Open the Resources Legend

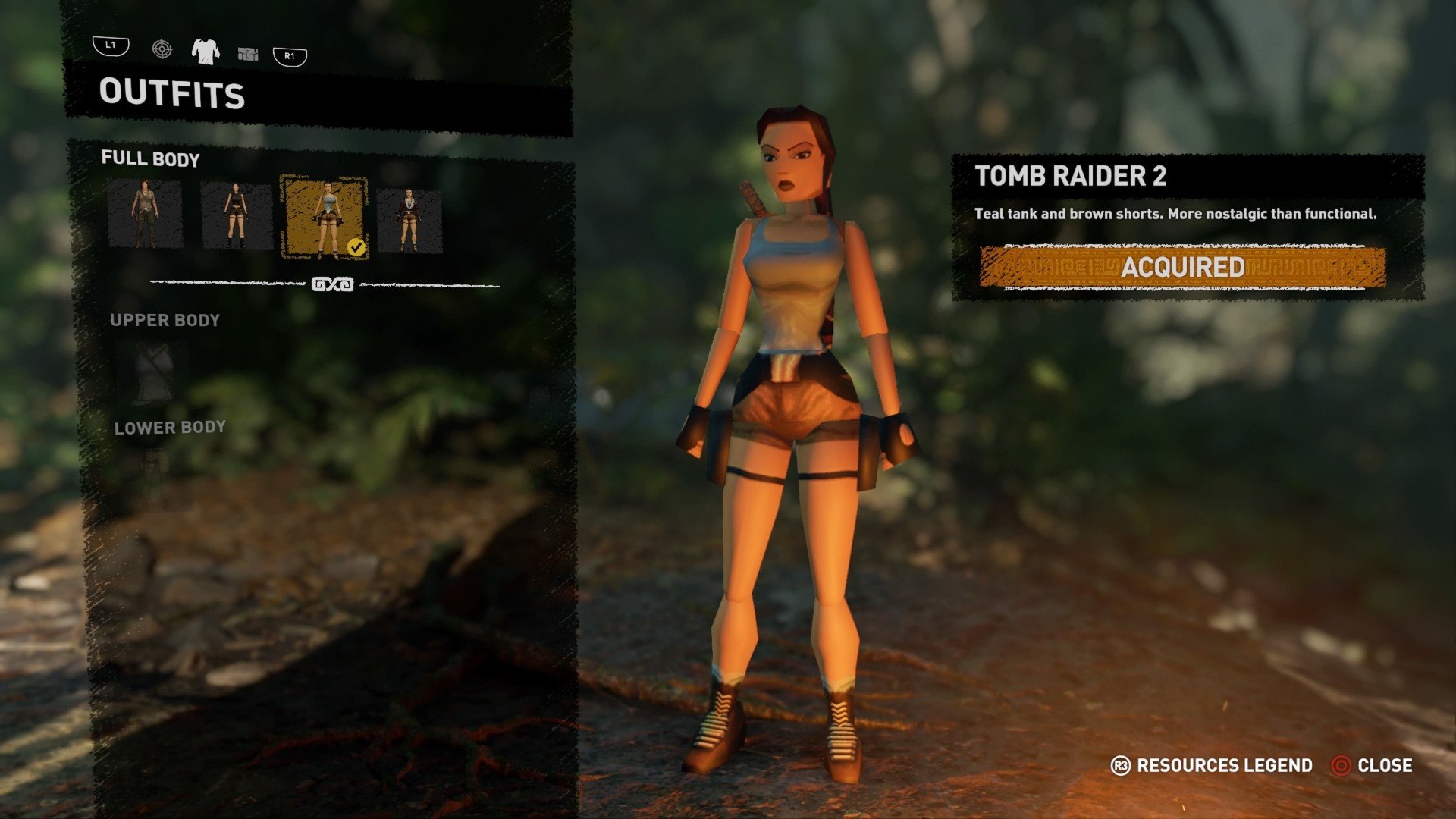pyautogui.click(x=1212, y=766)
